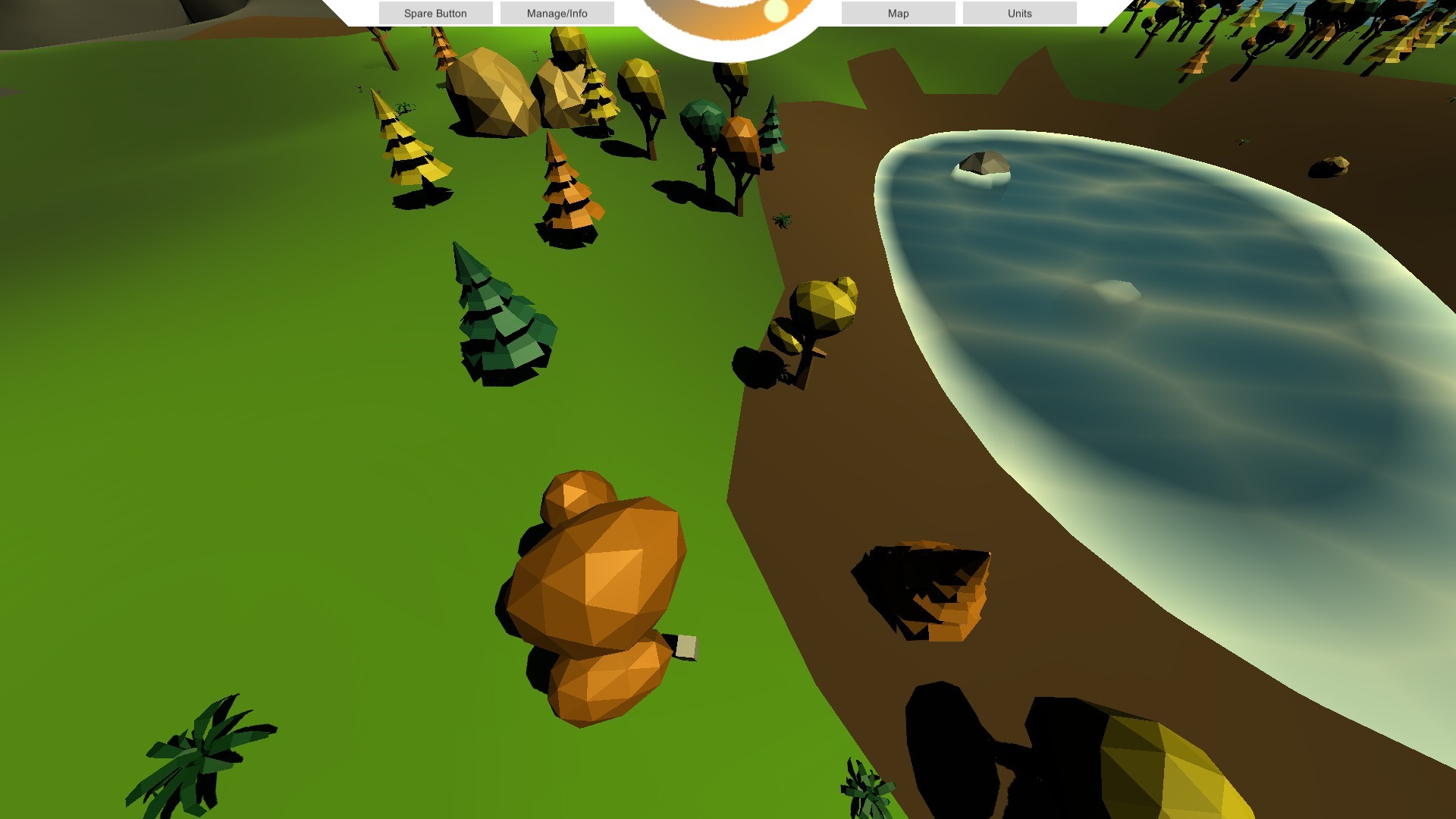
Task: Select the orange bushy tree by the lakeshore
Action: point(743,129)
